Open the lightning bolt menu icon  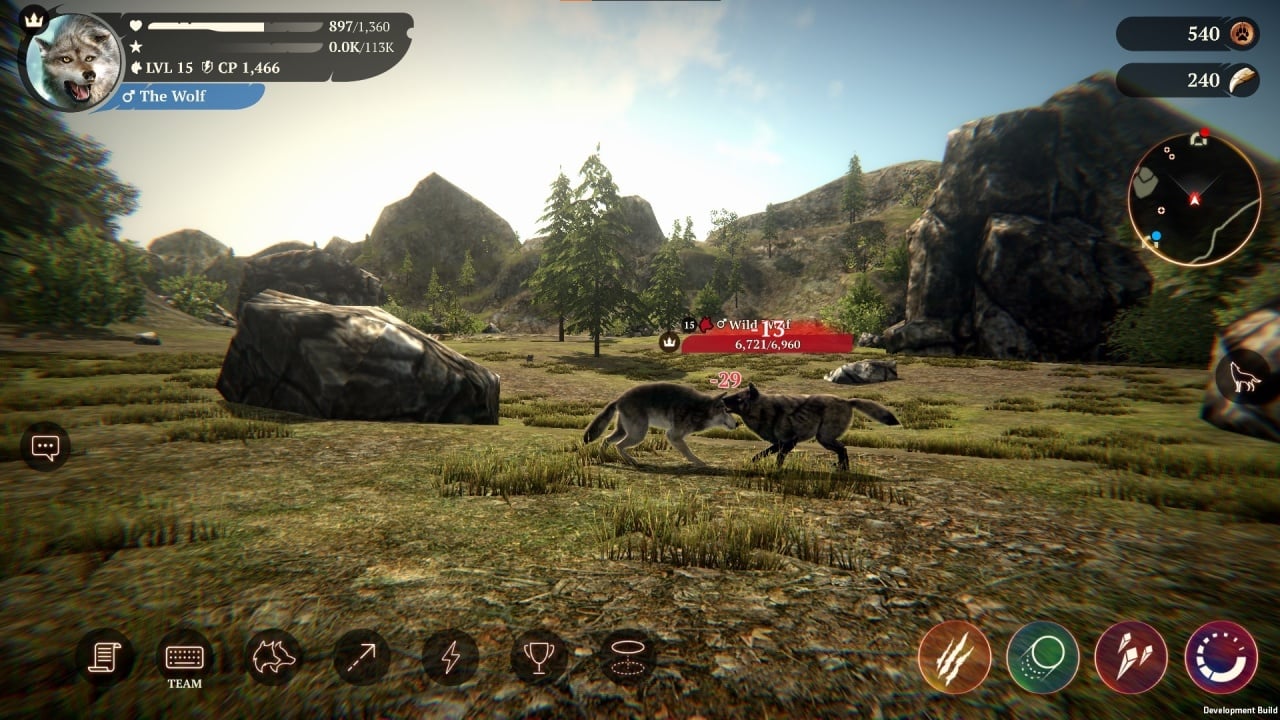(x=450, y=657)
